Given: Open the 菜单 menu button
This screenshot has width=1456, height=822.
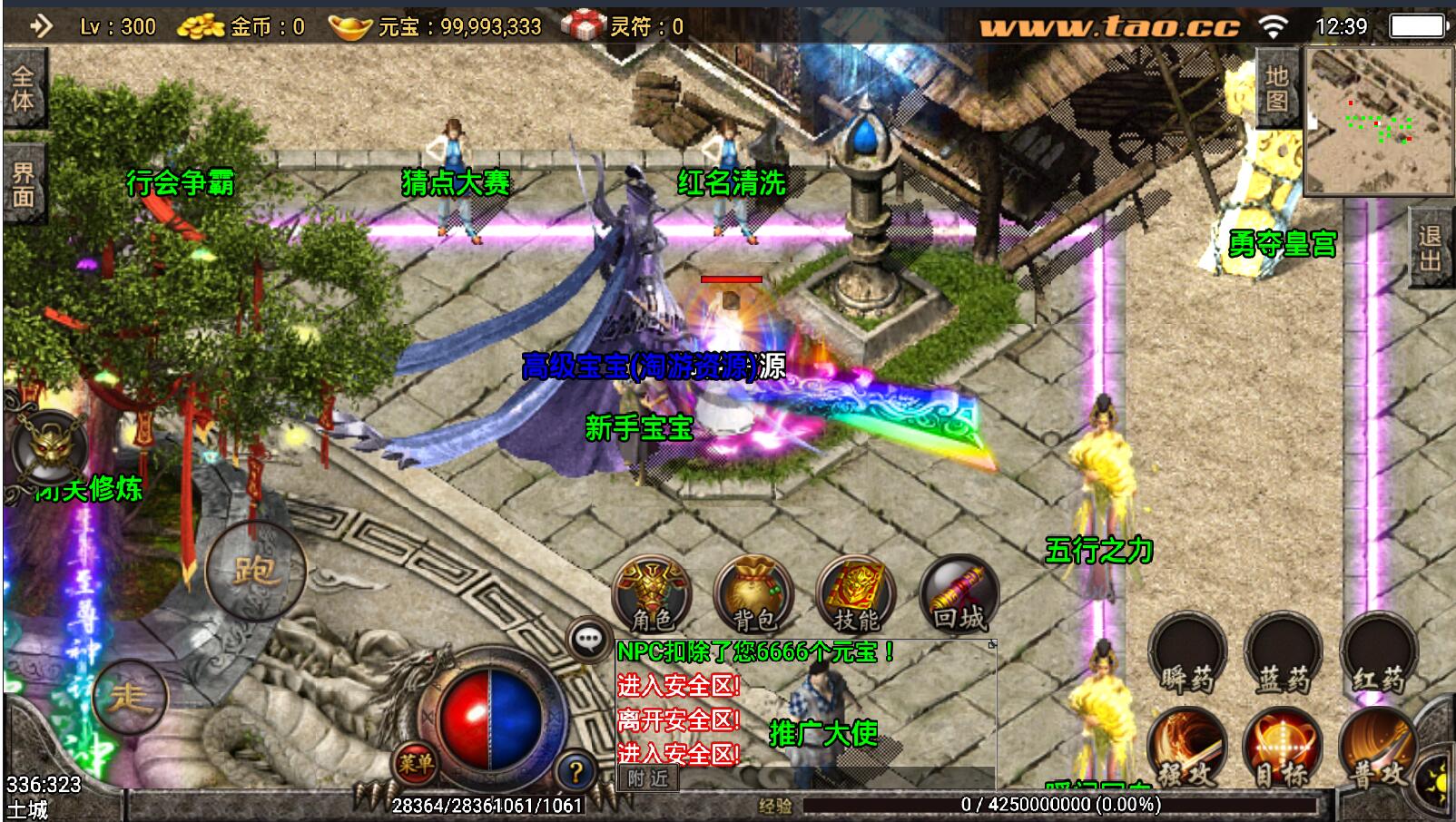Looking at the screenshot, I should (415, 764).
